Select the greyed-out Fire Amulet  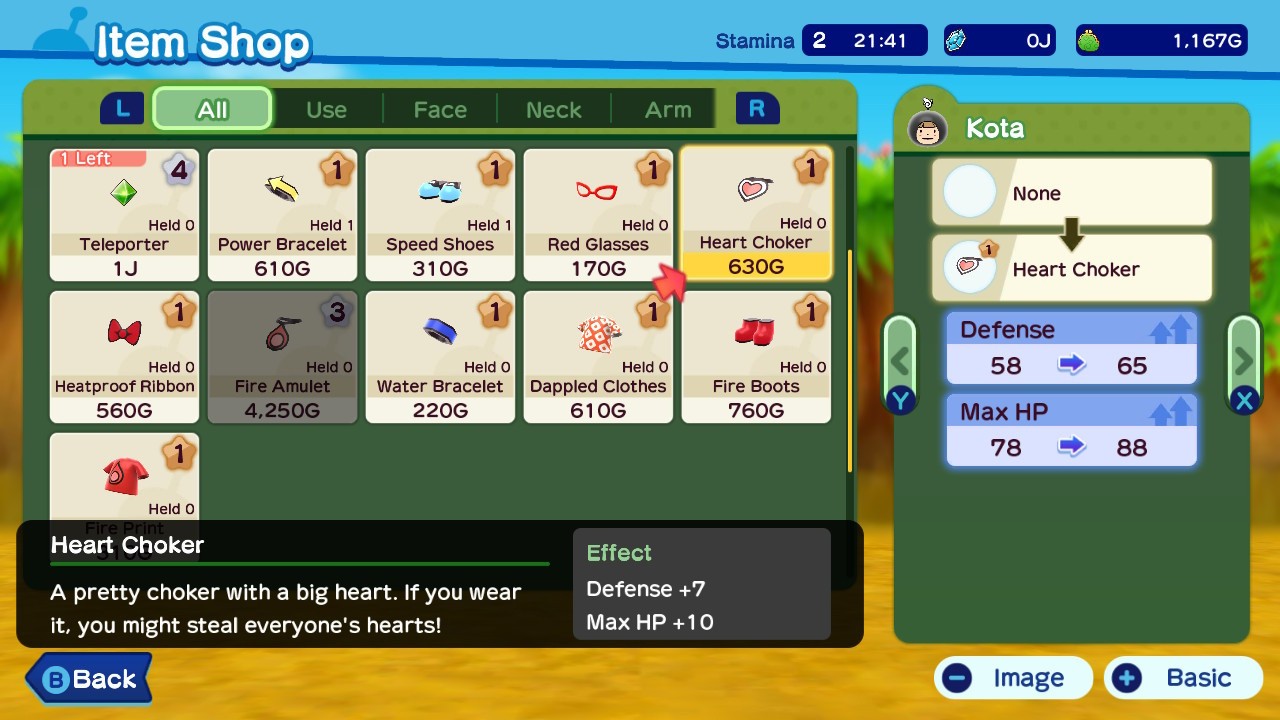pos(283,357)
